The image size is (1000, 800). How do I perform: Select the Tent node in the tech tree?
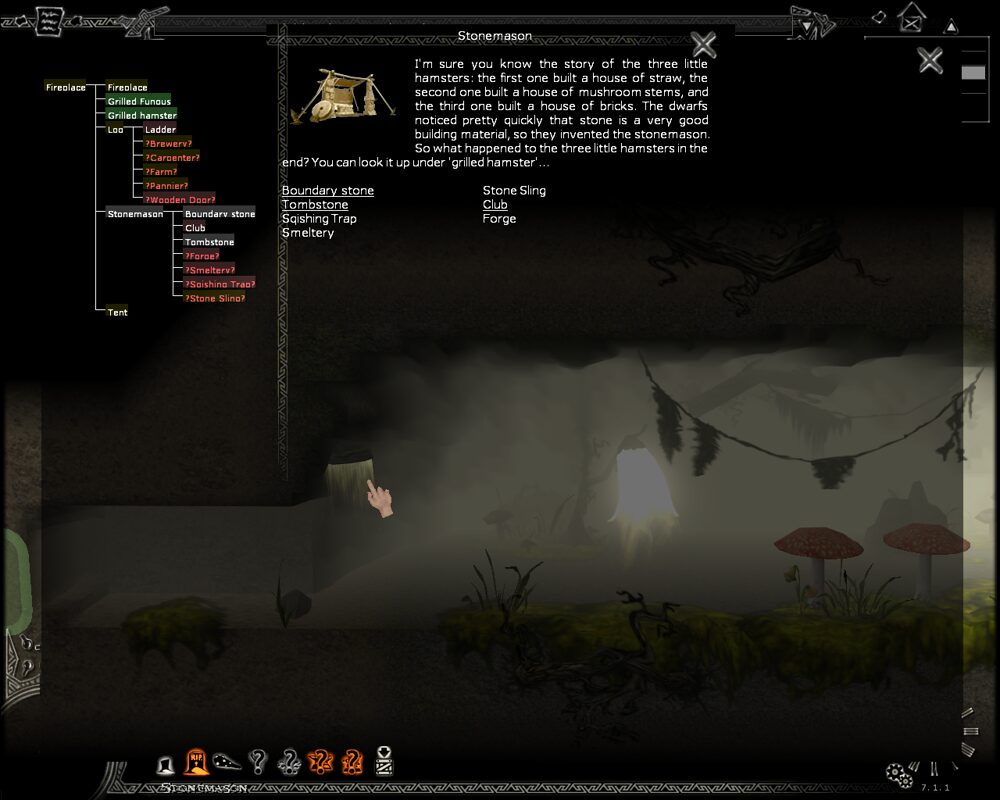click(117, 312)
